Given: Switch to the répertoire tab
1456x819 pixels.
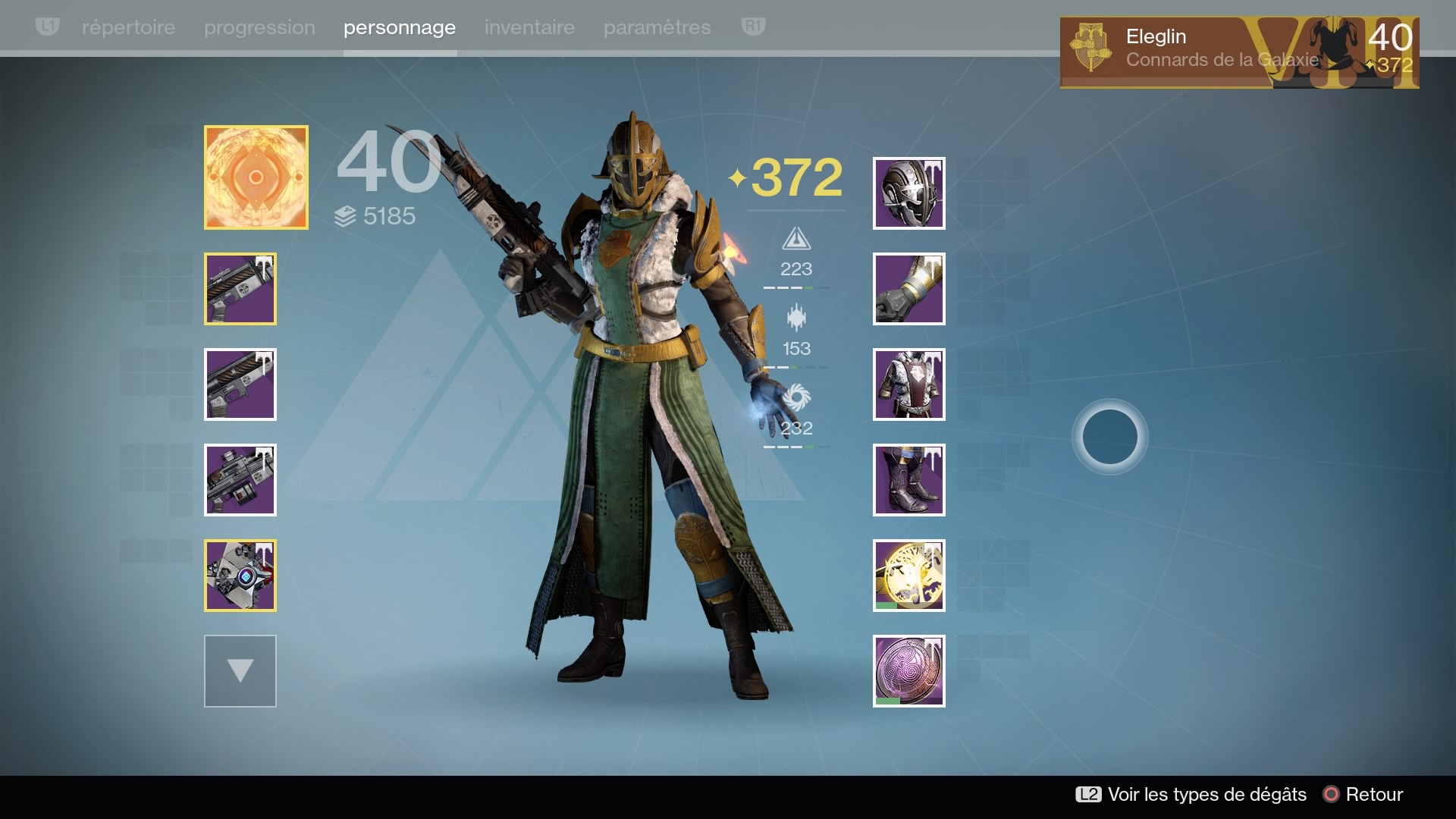Looking at the screenshot, I should pyautogui.click(x=128, y=27).
